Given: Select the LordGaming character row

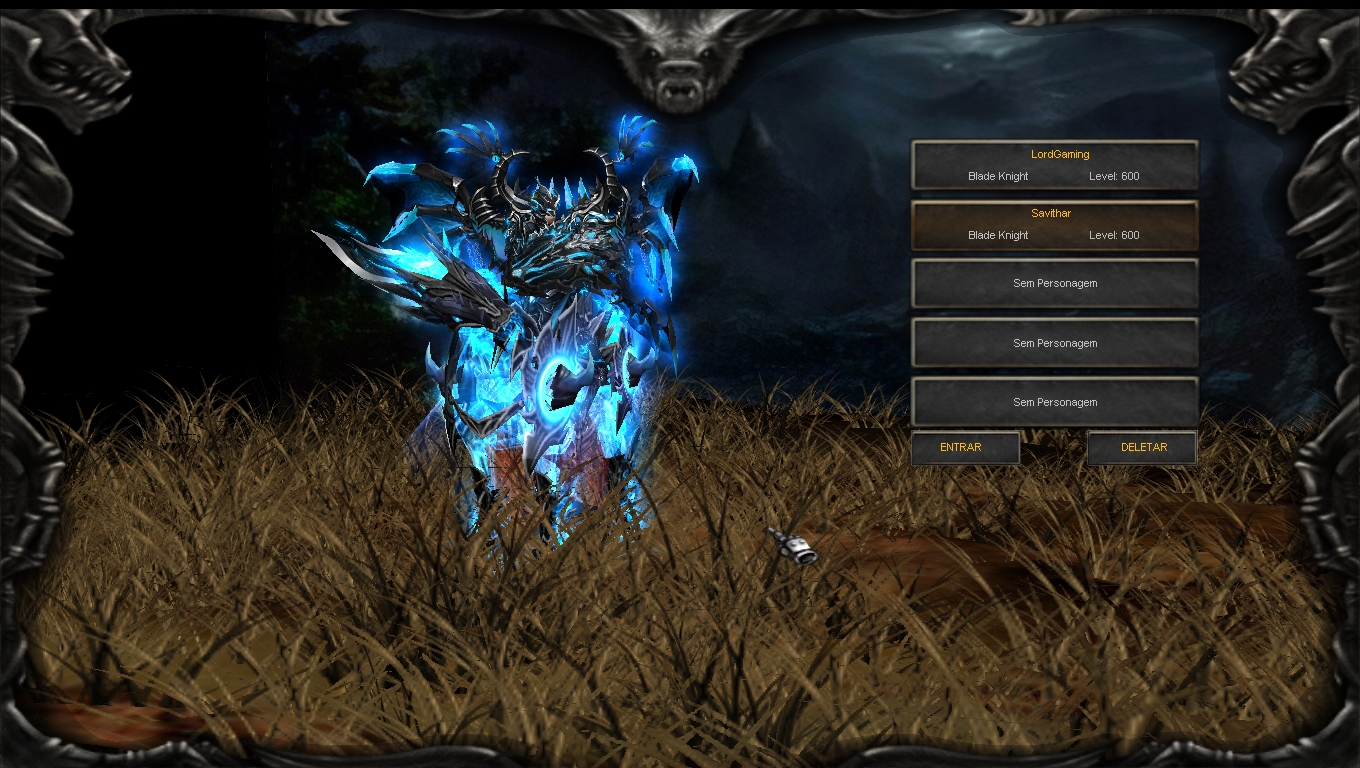Looking at the screenshot, I should click(x=1054, y=165).
